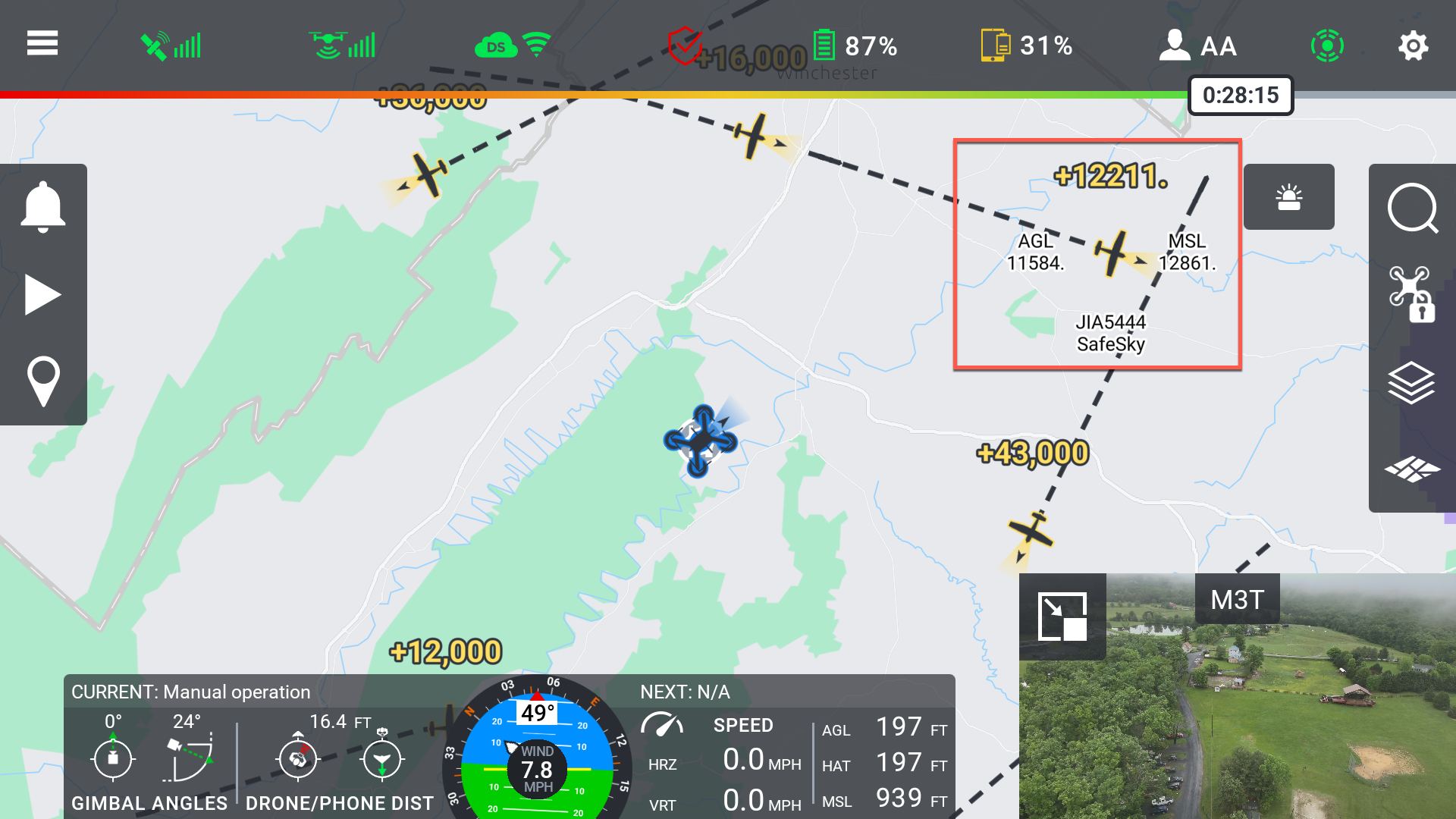Screen dimensions: 1456x819
Task: Open the settings gear
Action: click(1414, 45)
